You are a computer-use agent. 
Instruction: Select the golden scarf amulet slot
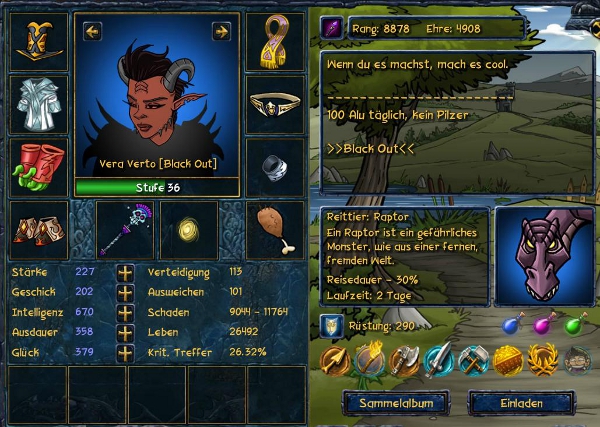pyautogui.click(x=274, y=41)
